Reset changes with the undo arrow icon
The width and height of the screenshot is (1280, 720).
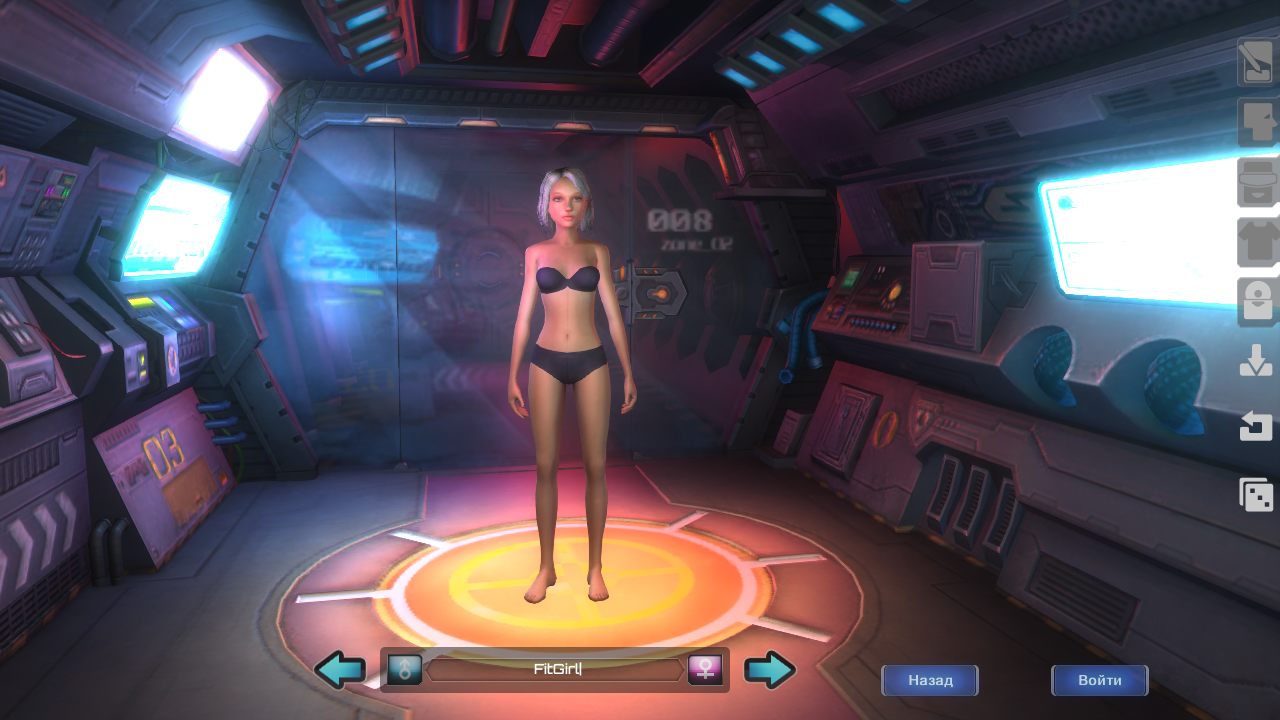pyautogui.click(x=1255, y=428)
